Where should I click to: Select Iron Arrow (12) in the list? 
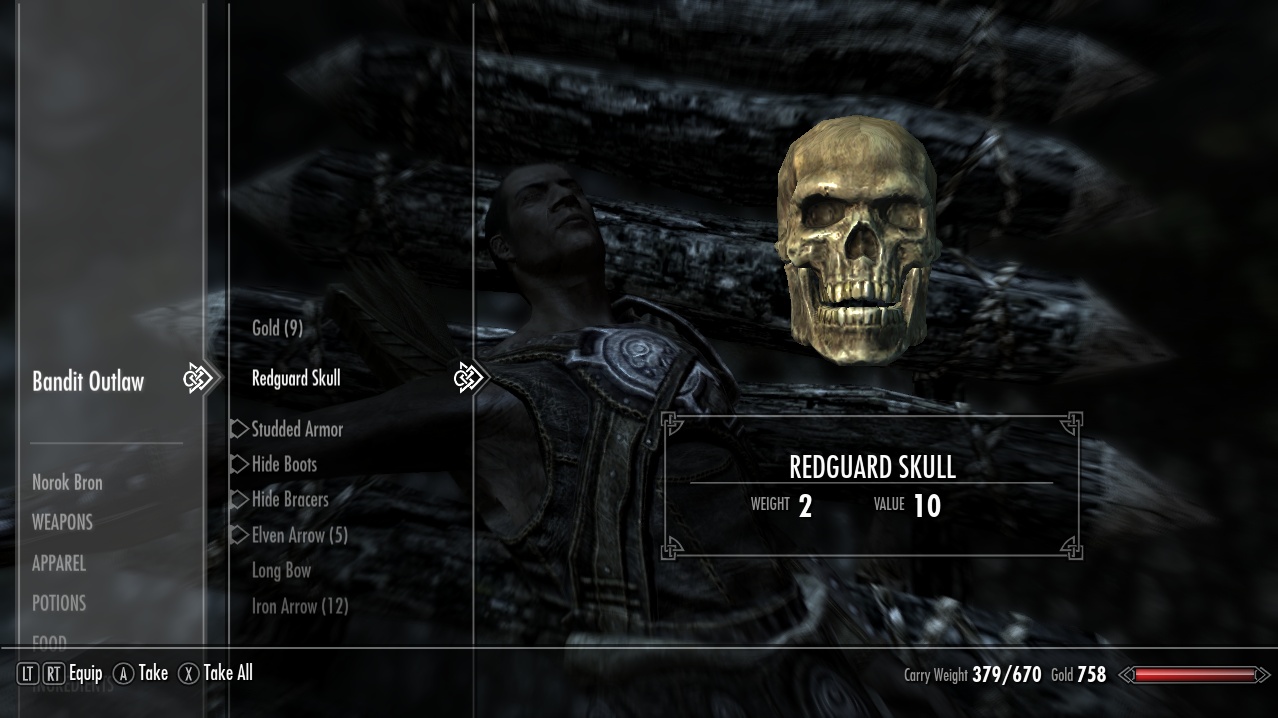click(x=300, y=606)
